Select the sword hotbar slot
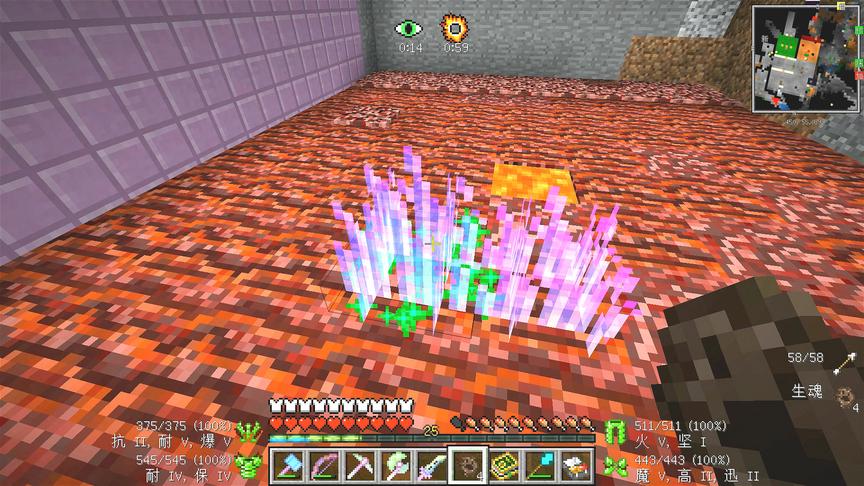 pyautogui.click(x=431, y=466)
